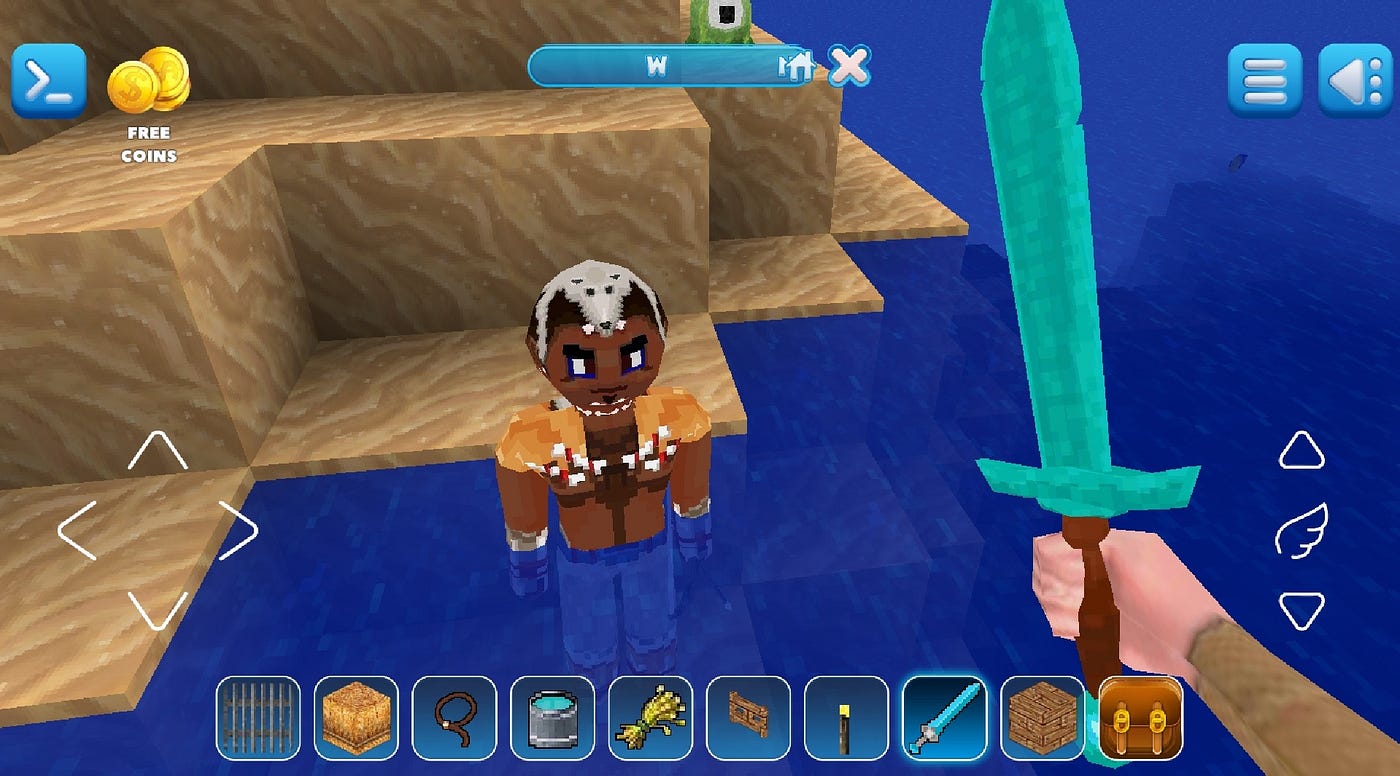The image size is (1400, 776).
Task: Tap the move backward arrow
Action: [157, 609]
